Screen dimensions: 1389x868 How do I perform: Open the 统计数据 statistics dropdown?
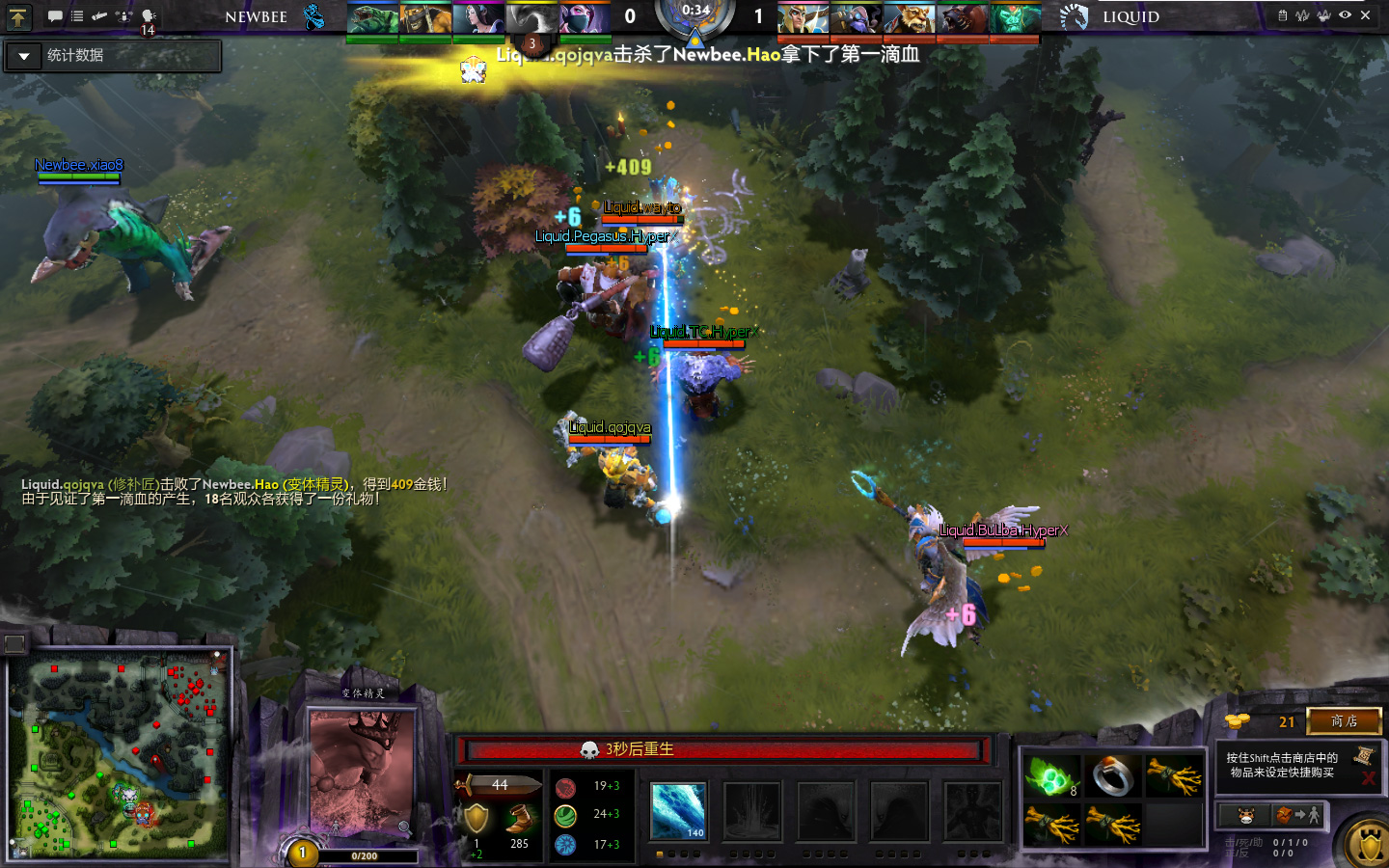[x=25, y=56]
